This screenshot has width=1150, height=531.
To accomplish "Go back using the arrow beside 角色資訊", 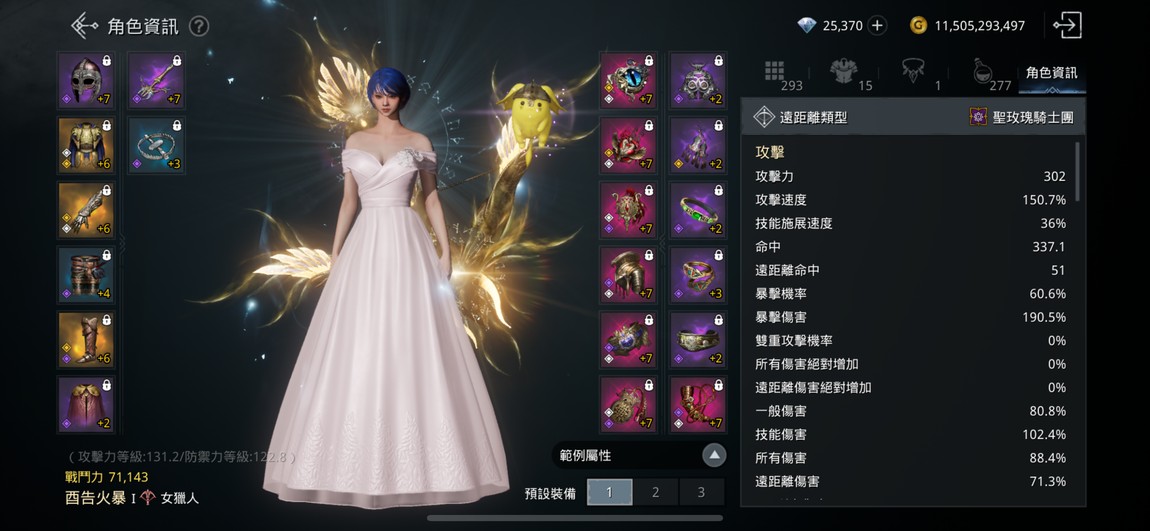I will click(x=84, y=26).
